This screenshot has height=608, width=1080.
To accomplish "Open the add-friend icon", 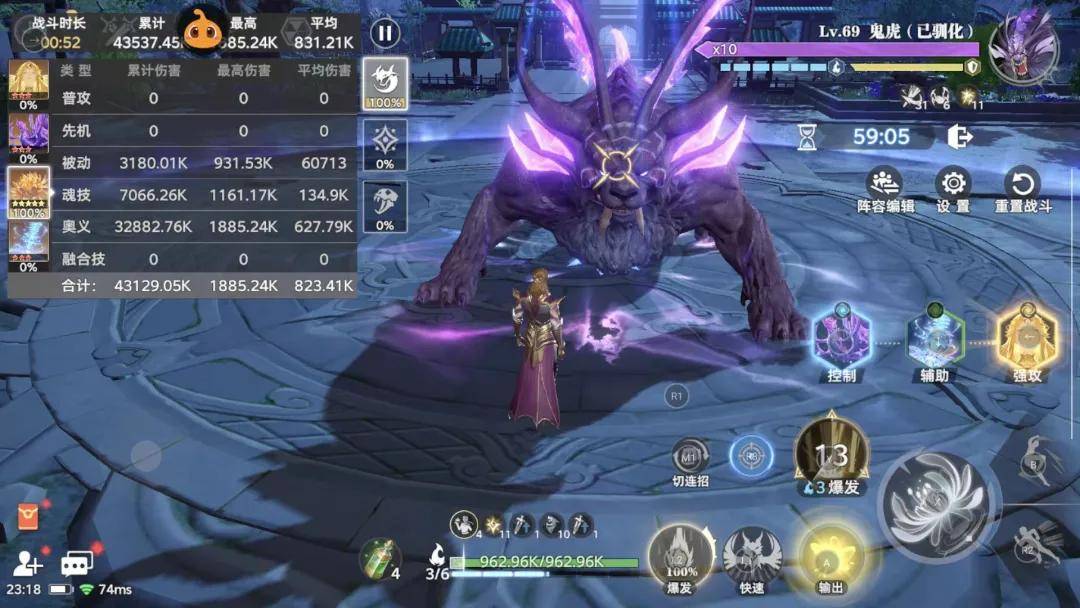I will pyautogui.click(x=28, y=564).
